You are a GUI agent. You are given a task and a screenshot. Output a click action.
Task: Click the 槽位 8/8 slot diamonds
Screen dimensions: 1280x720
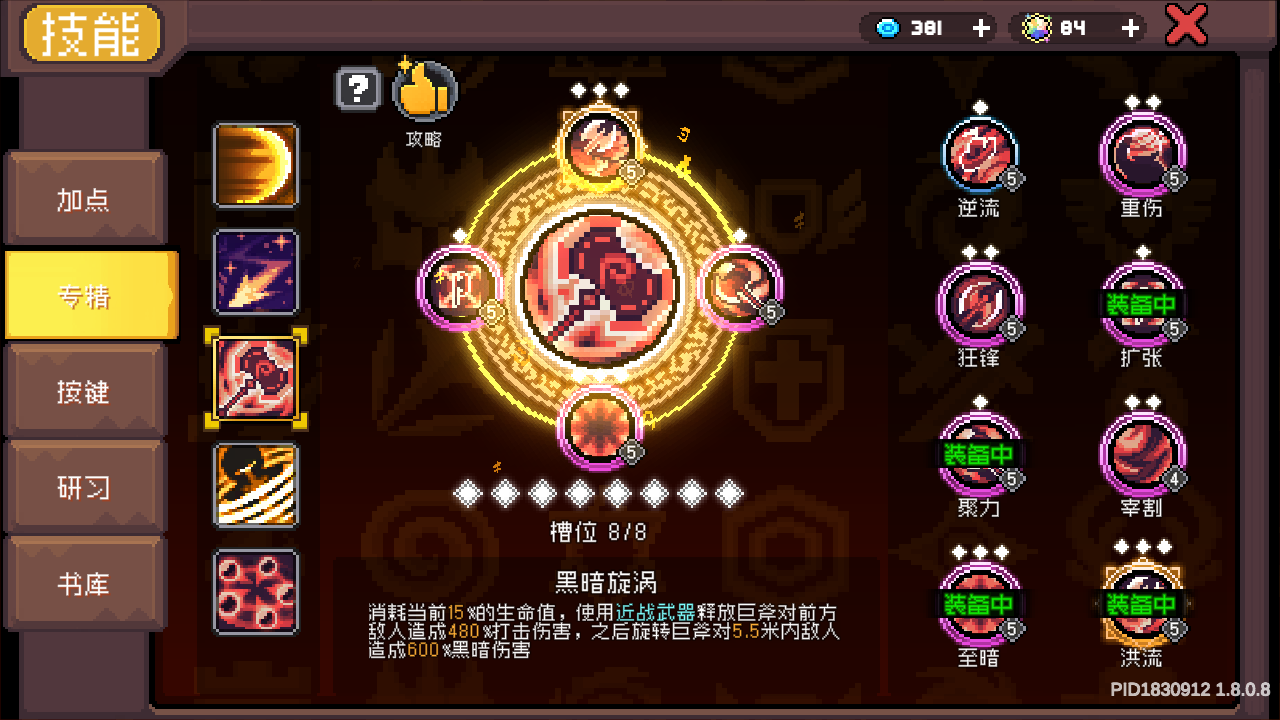[600, 492]
